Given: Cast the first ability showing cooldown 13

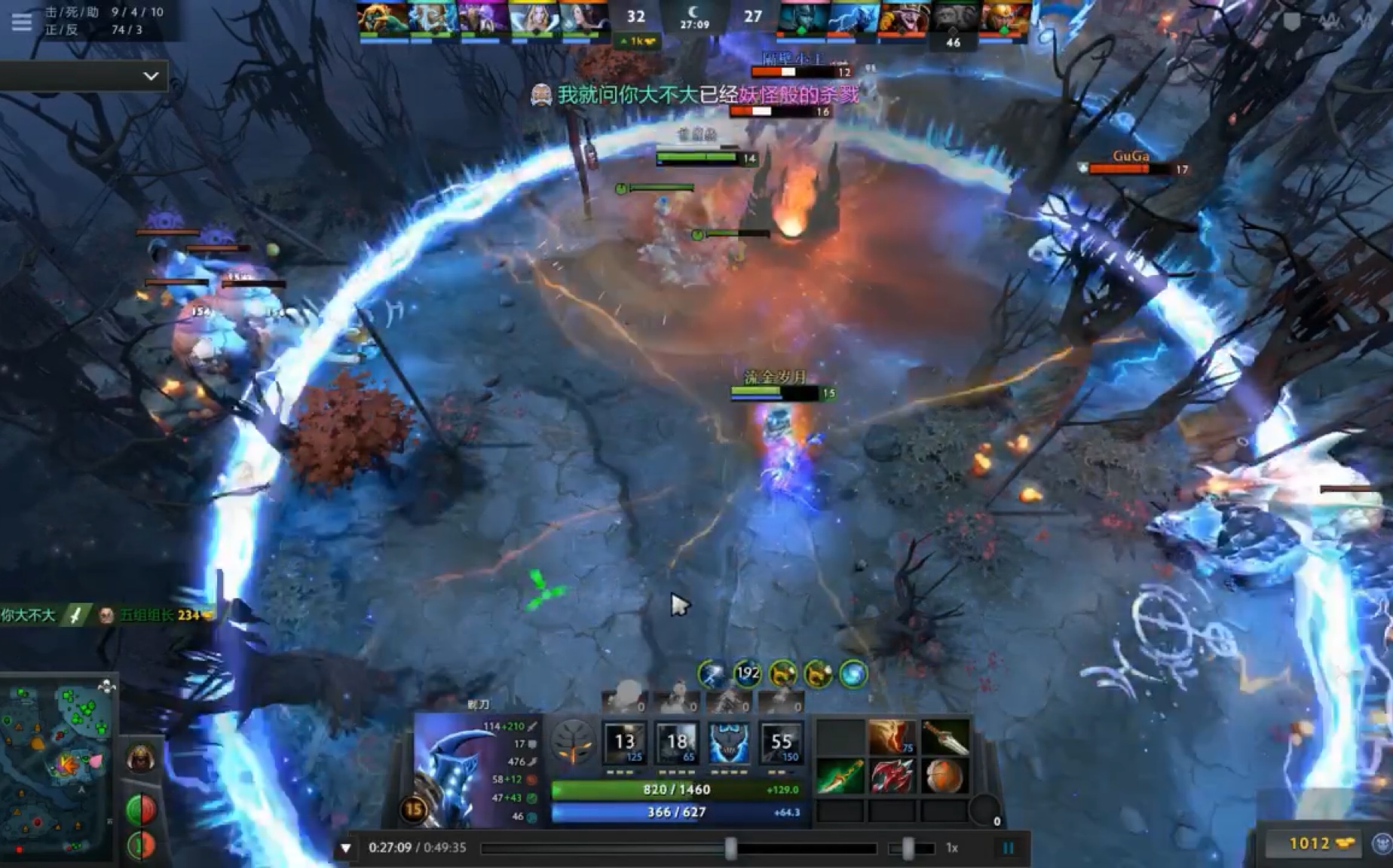Looking at the screenshot, I should click(625, 743).
